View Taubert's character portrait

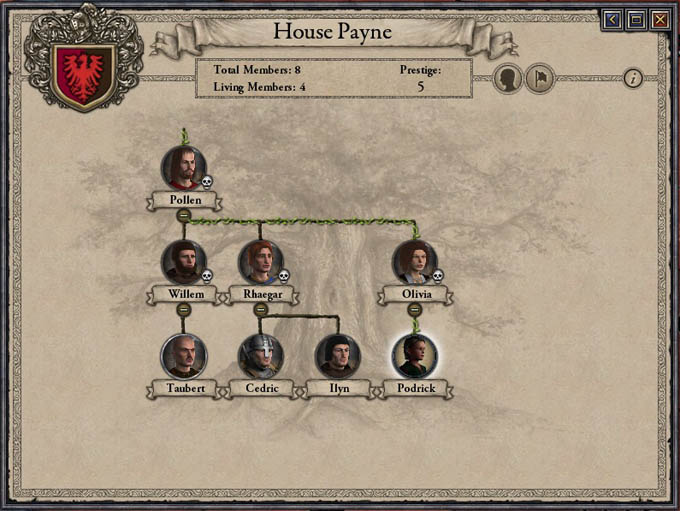184,356
